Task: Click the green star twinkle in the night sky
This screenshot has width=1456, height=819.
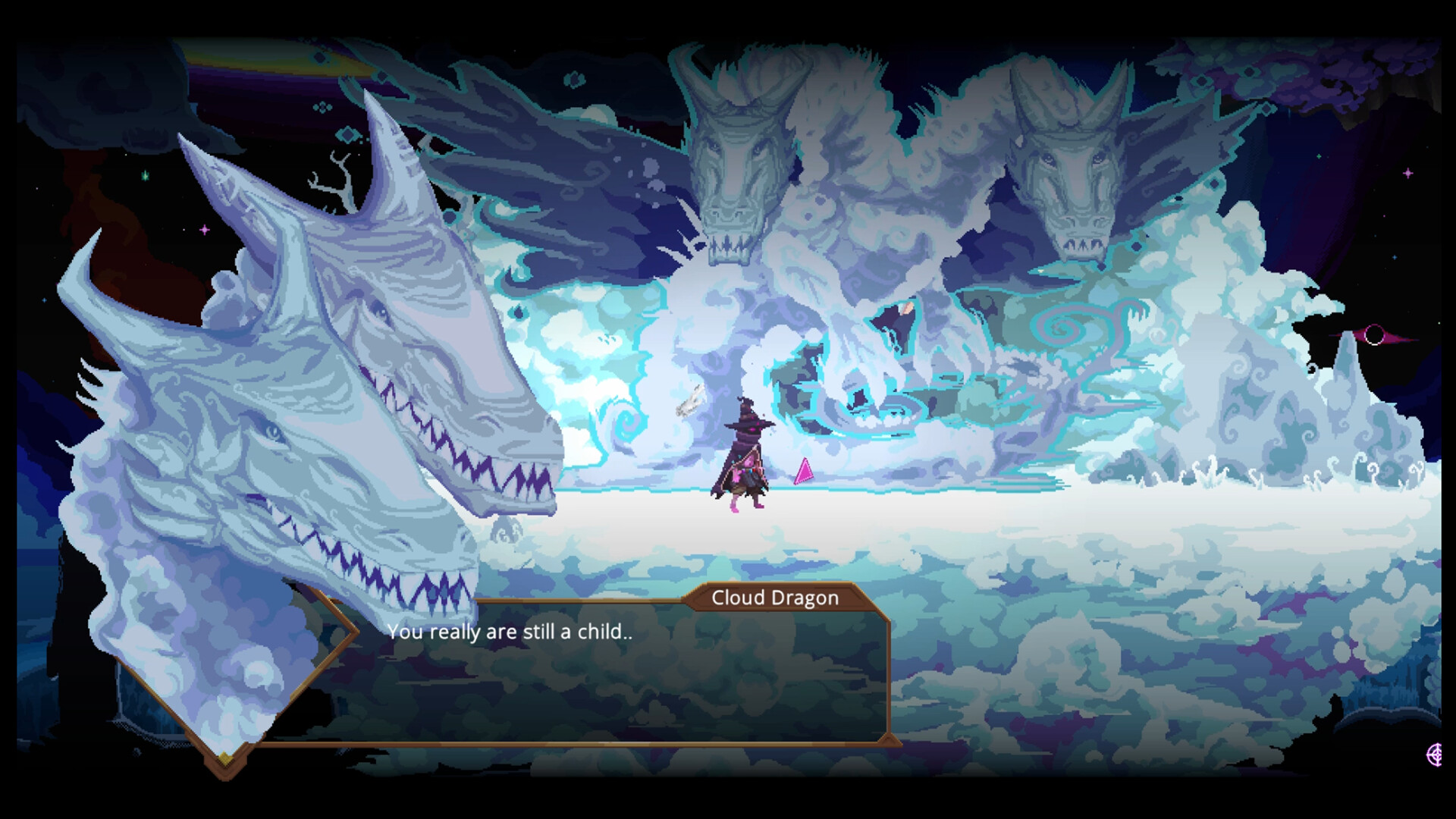Action: pos(144,176)
